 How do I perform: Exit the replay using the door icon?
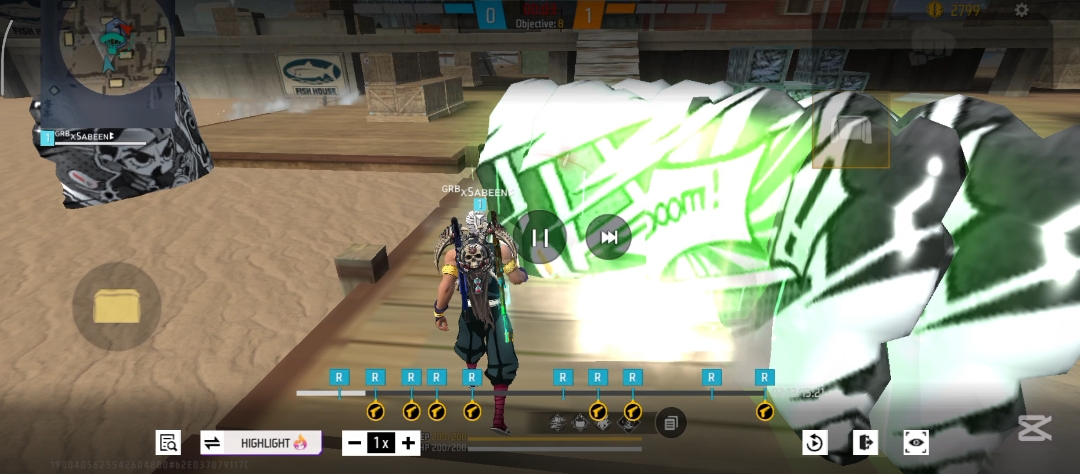coord(866,442)
